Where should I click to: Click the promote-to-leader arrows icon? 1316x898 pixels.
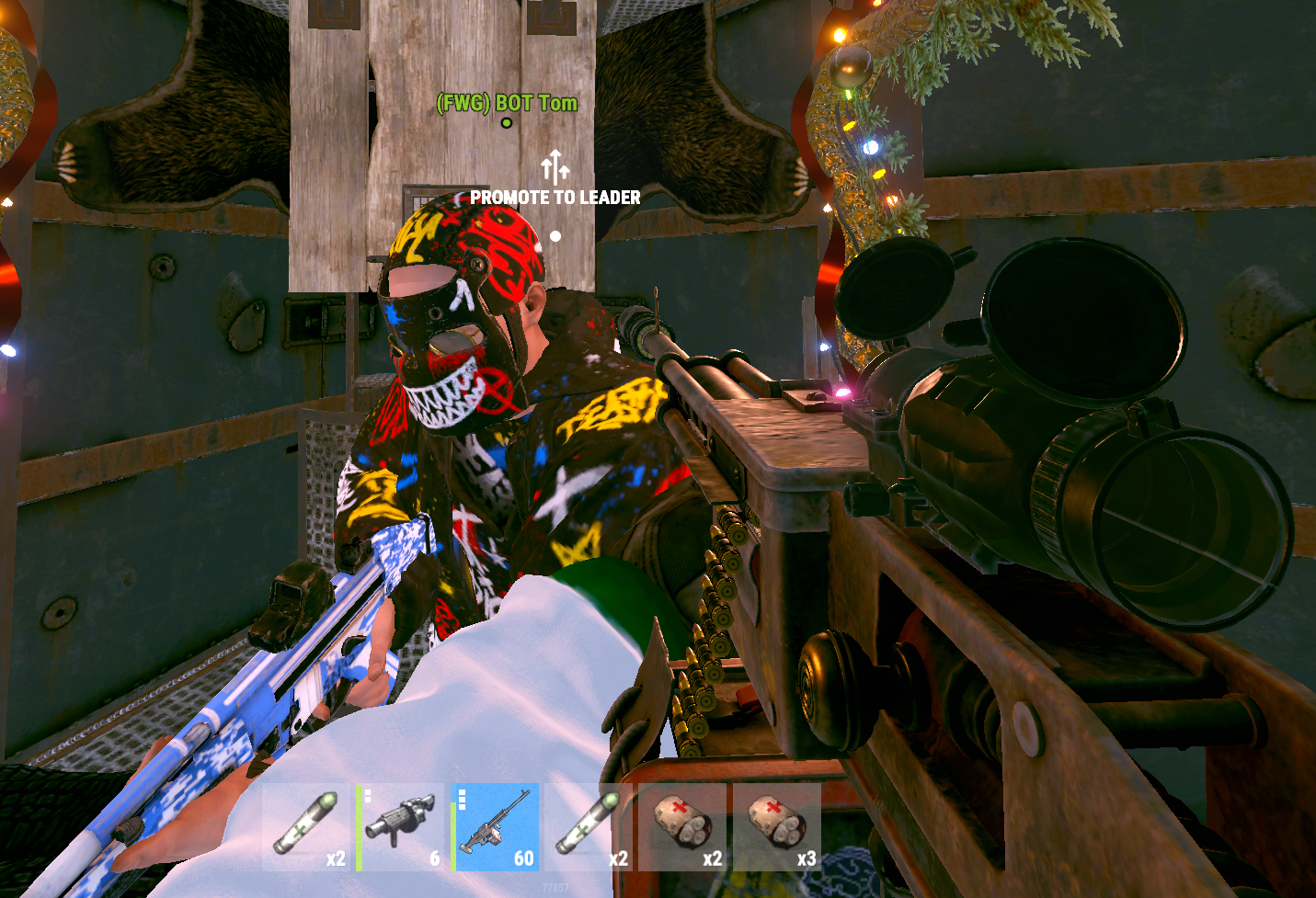tap(554, 165)
